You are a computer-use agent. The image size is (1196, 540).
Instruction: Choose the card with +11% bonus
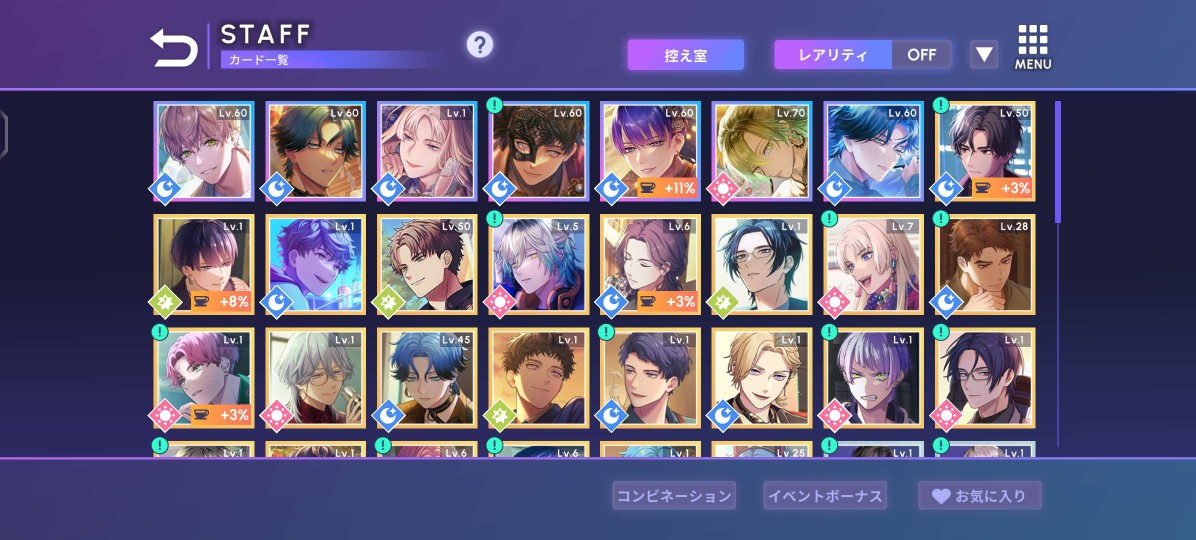pos(650,150)
